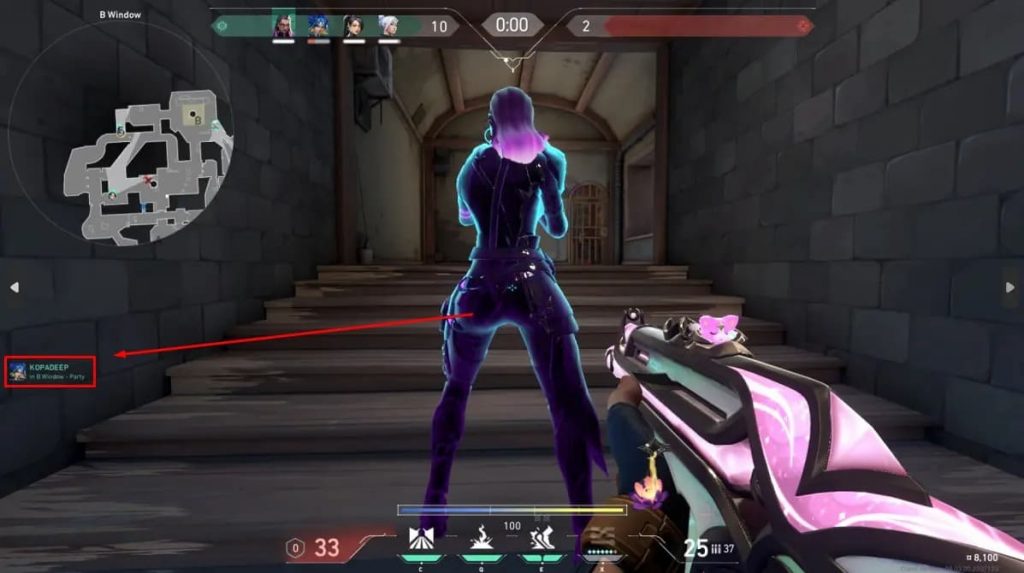This screenshot has width=1024, height=573.
Task: Advance to the next image with the right arrow
Action: [x=1009, y=287]
